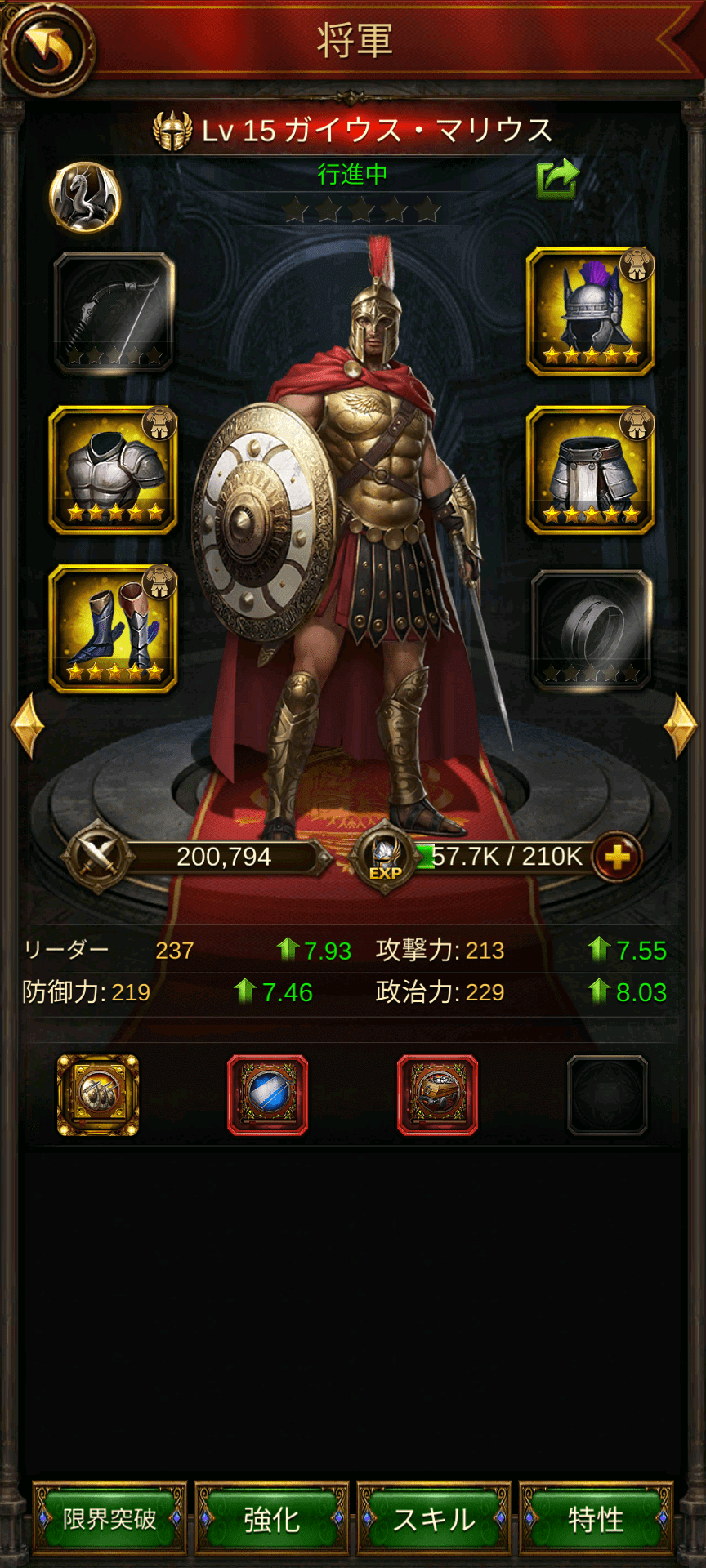Open the dragon icon slot

click(x=85, y=198)
